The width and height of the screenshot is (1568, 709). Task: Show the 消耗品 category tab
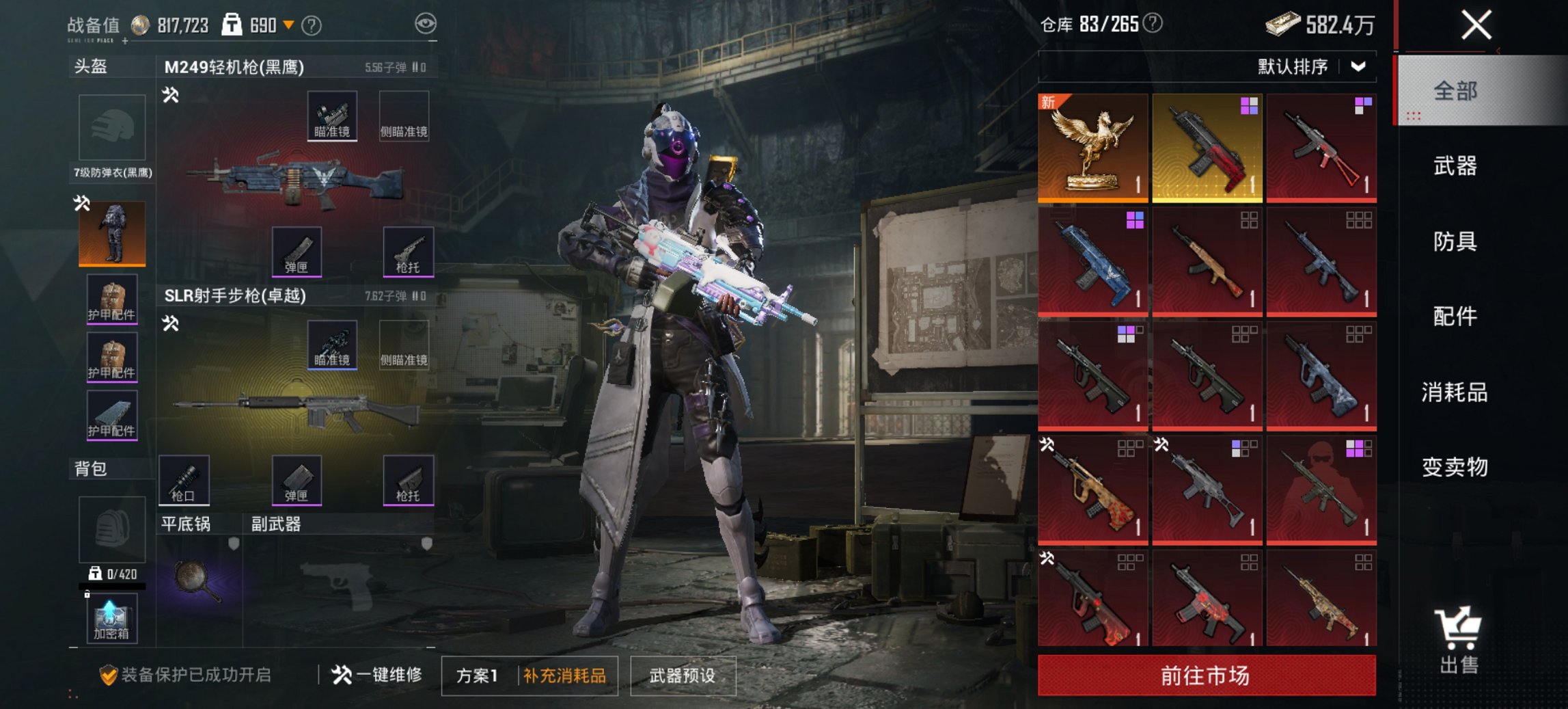coord(1455,392)
